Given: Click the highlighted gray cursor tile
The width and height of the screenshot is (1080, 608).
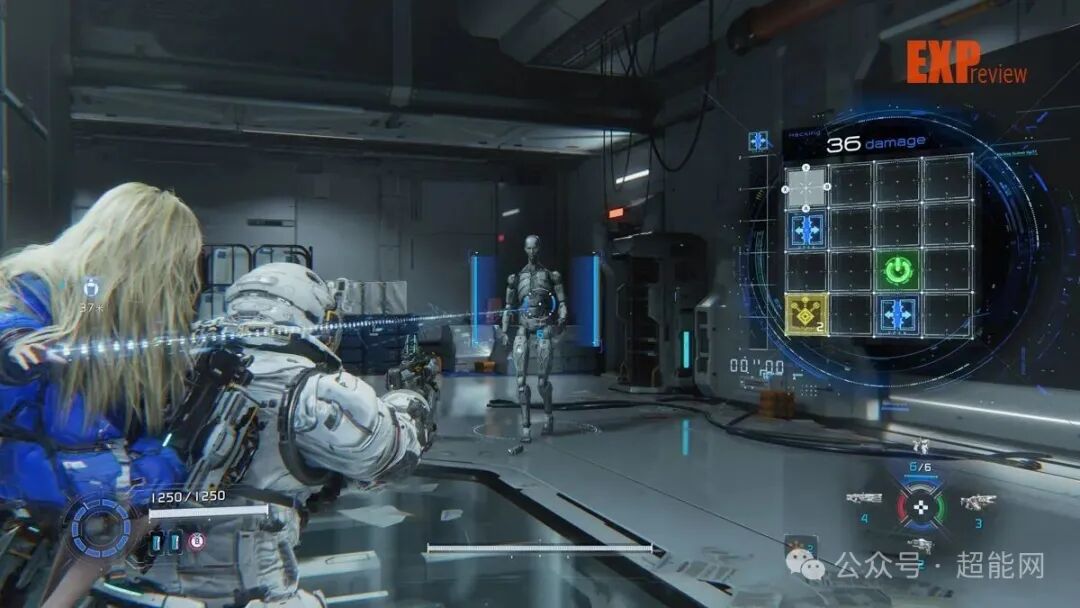Looking at the screenshot, I should point(806,186).
